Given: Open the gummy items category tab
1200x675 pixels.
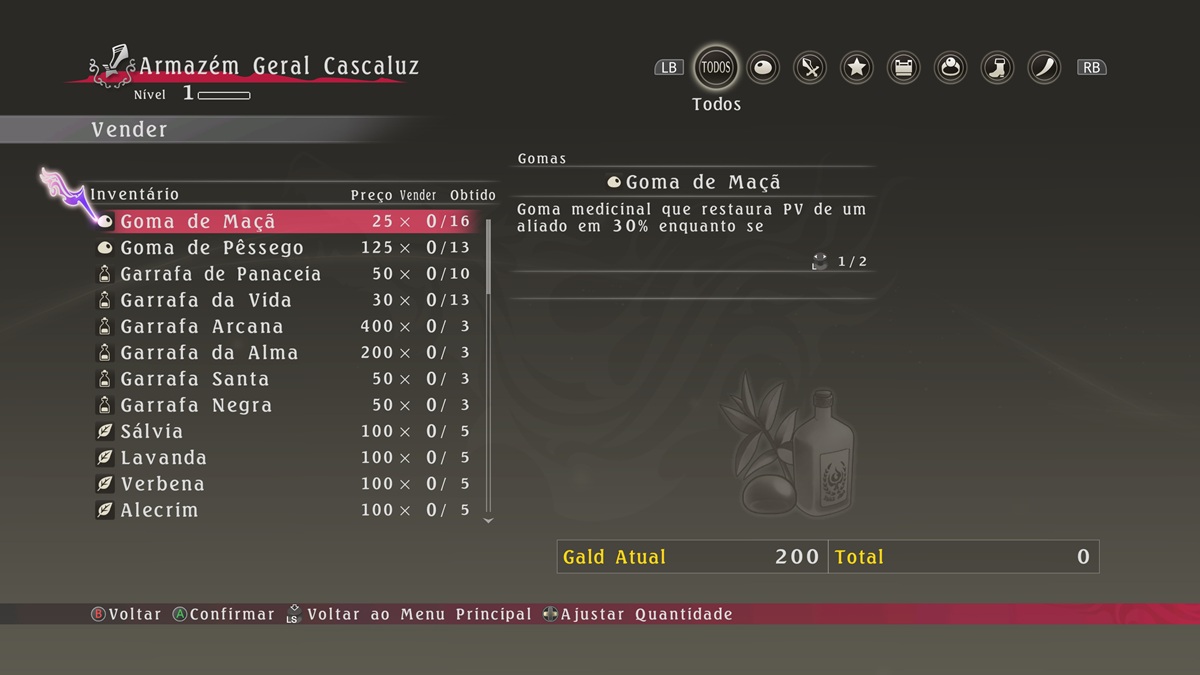Looking at the screenshot, I should (763, 68).
